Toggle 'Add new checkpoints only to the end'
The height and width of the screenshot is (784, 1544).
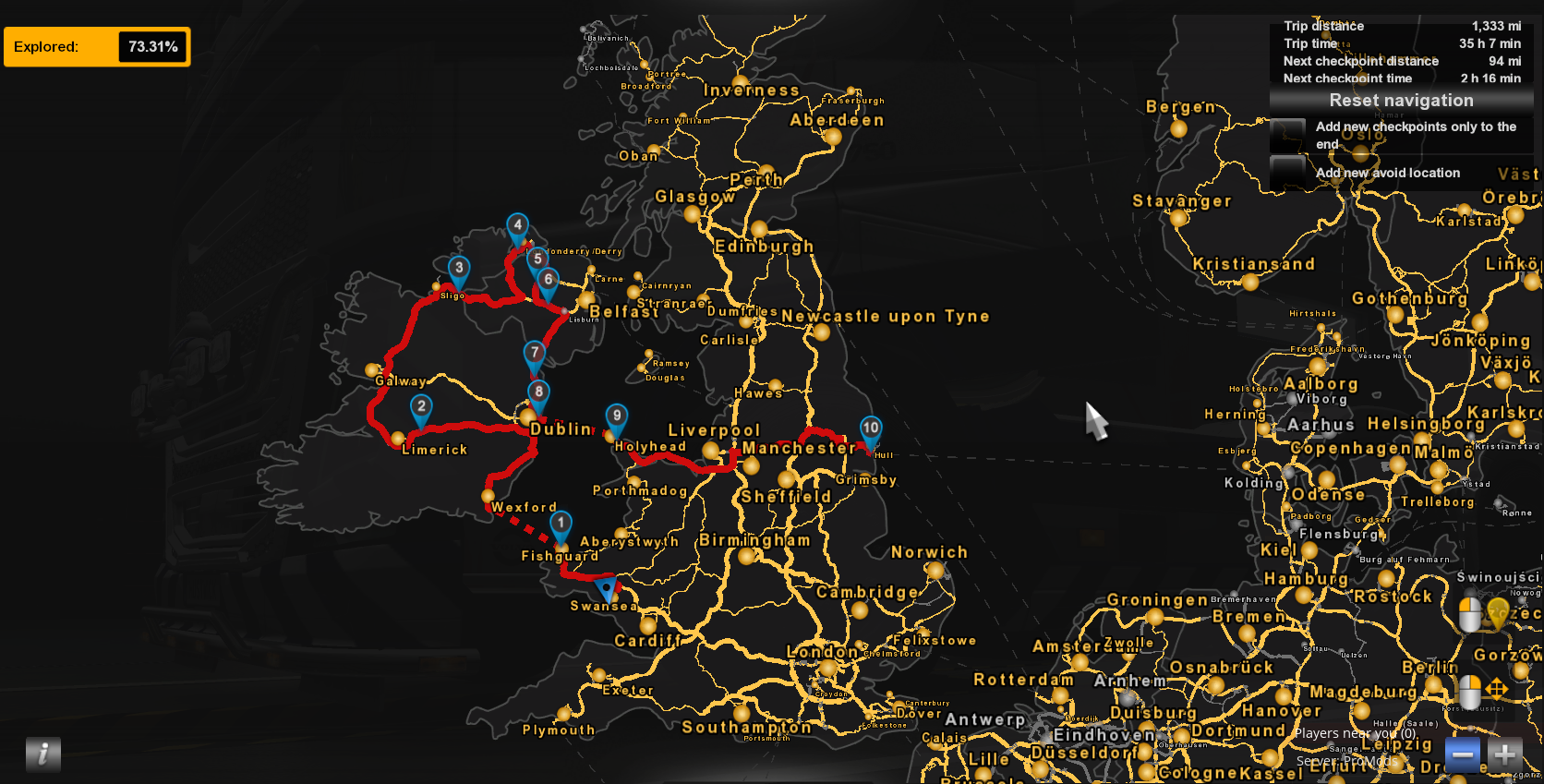(1287, 135)
